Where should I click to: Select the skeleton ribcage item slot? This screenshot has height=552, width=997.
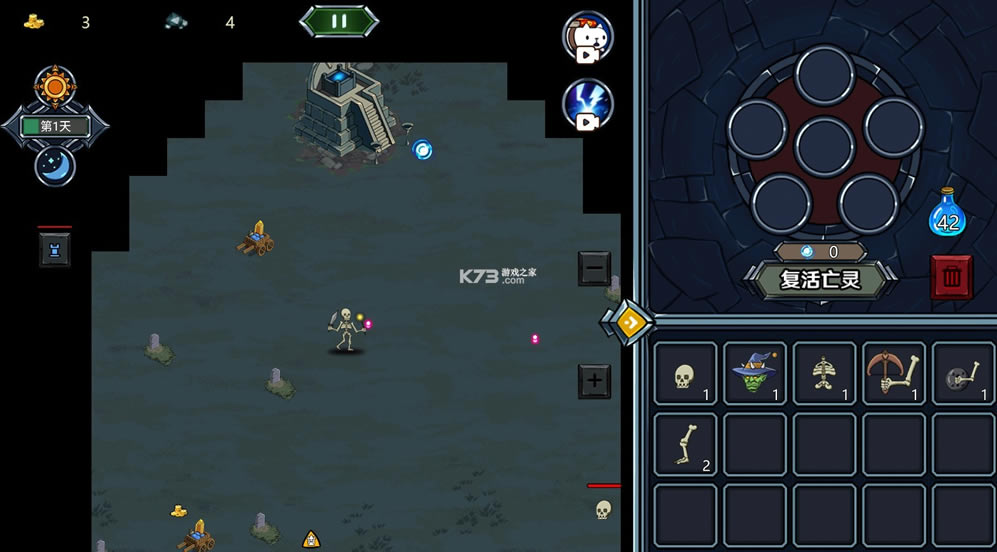[825, 373]
